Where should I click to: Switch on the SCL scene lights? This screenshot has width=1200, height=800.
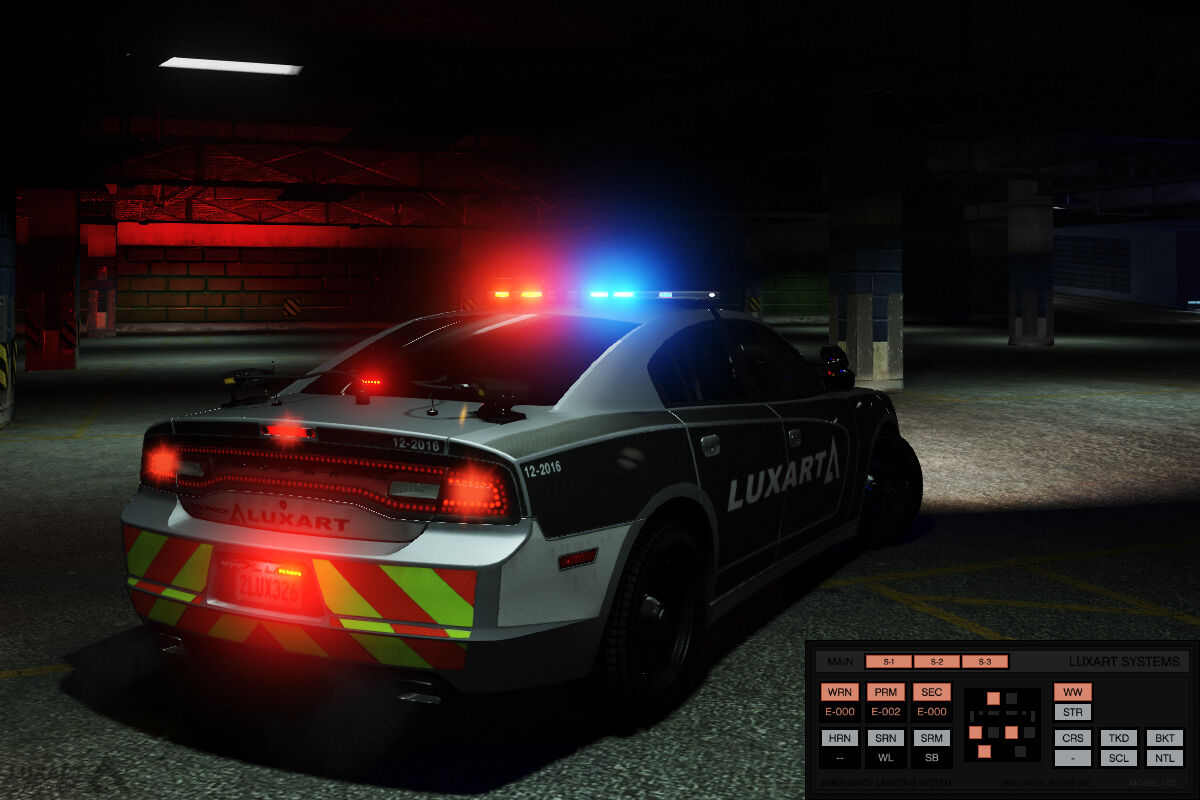[x=1119, y=758]
